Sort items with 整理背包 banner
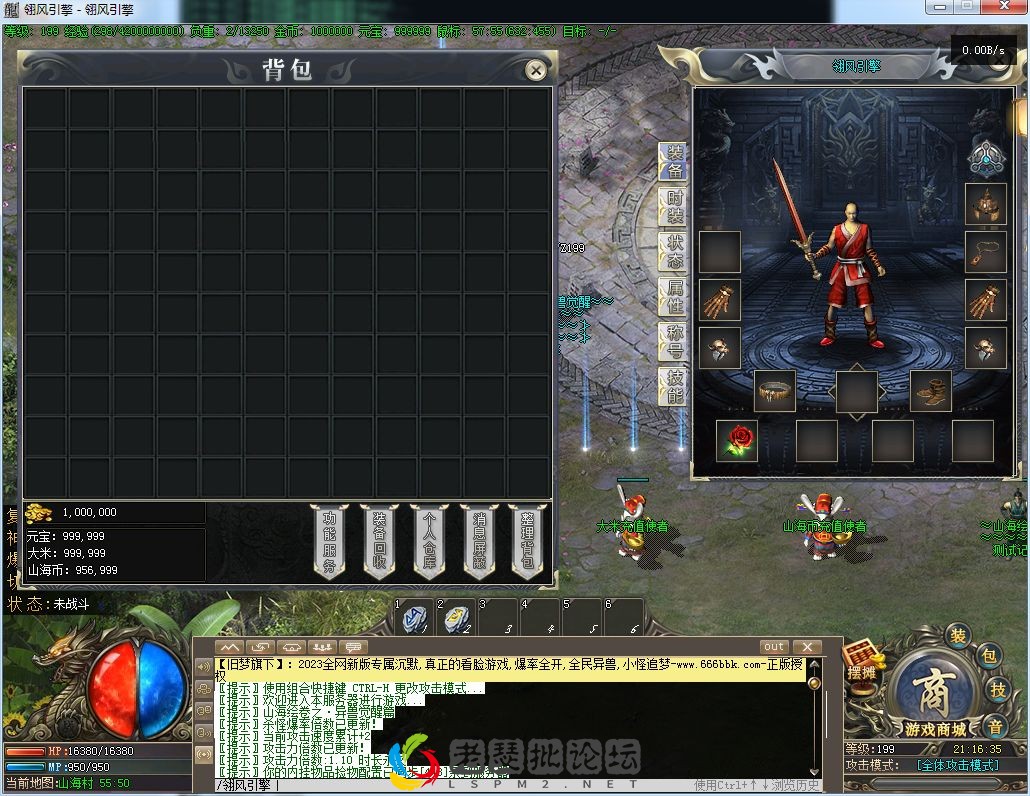Image resolution: width=1030 pixels, height=796 pixels. [528, 540]
